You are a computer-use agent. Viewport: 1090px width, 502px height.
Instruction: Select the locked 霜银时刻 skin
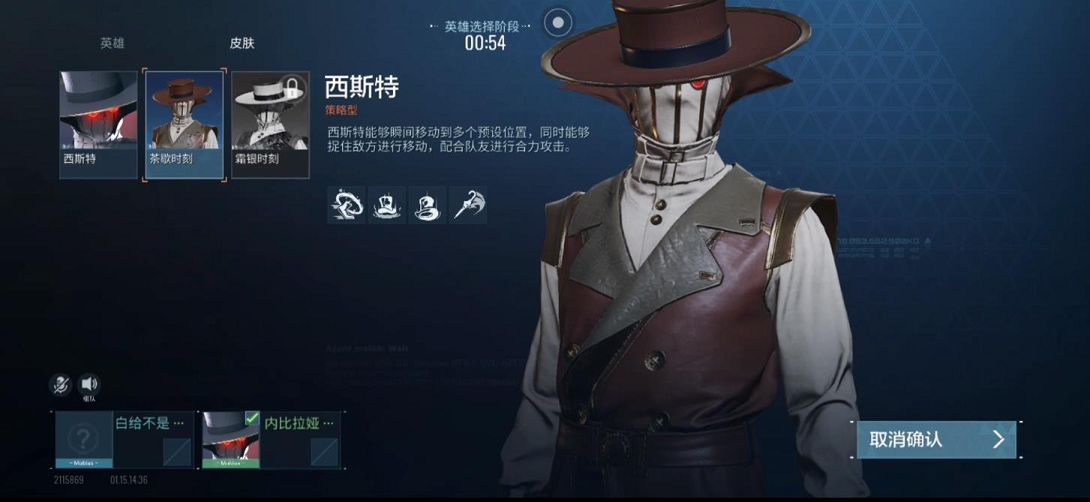[269, 124]
